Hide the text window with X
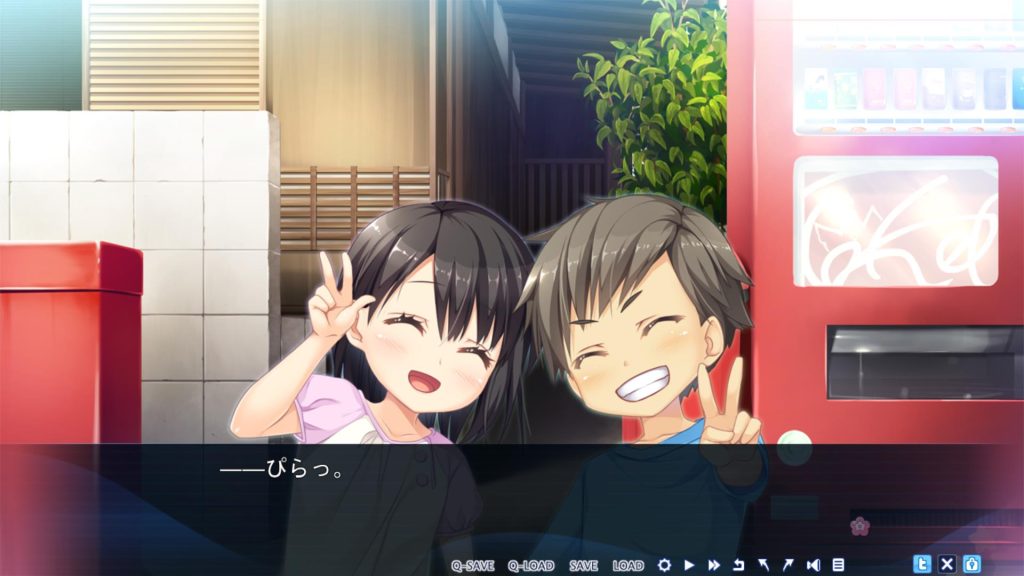Viewport: 1024px width, 576px height. [x=947, y=564]
